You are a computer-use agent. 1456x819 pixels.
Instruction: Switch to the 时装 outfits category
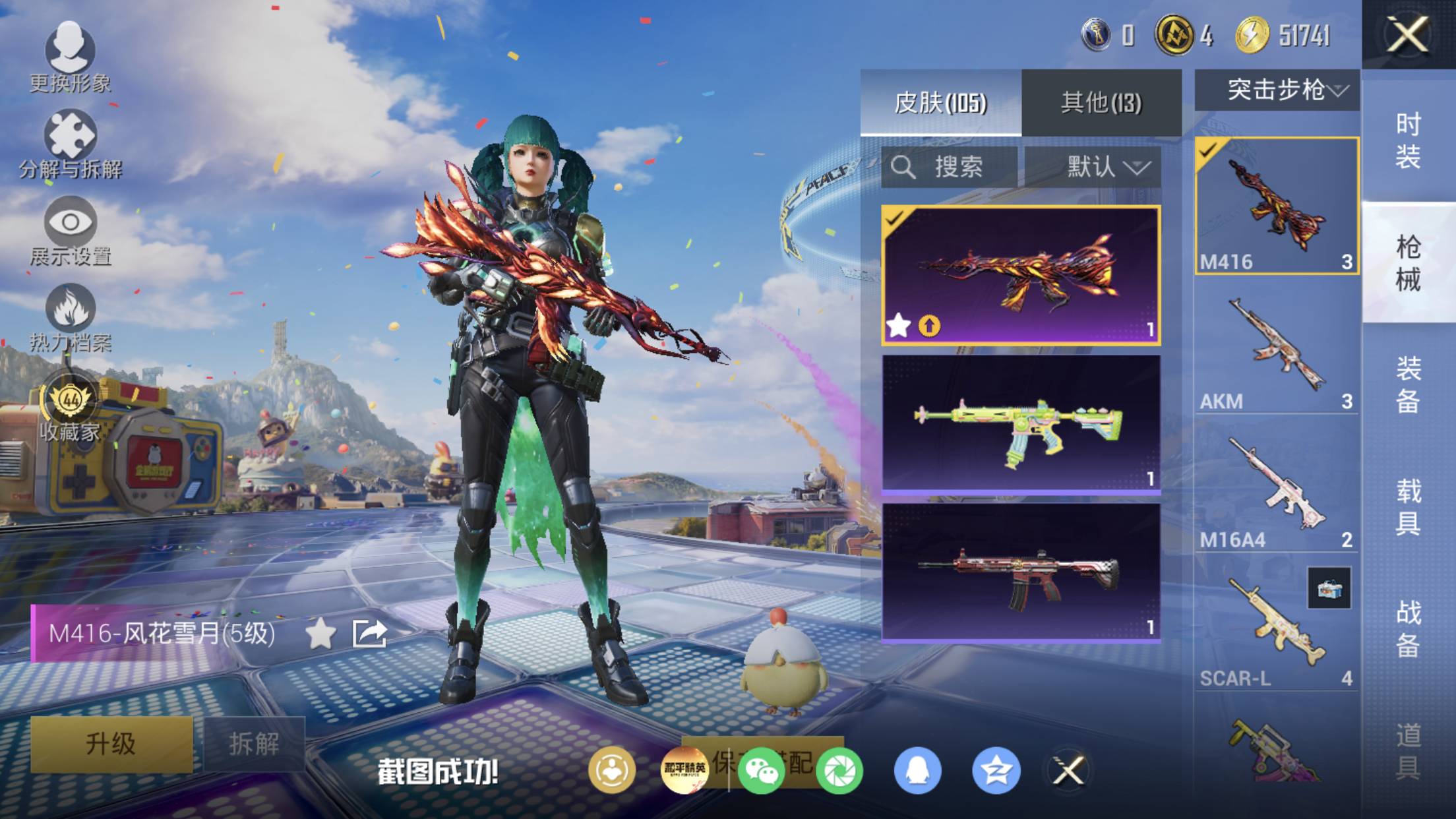pos(1408,141)
